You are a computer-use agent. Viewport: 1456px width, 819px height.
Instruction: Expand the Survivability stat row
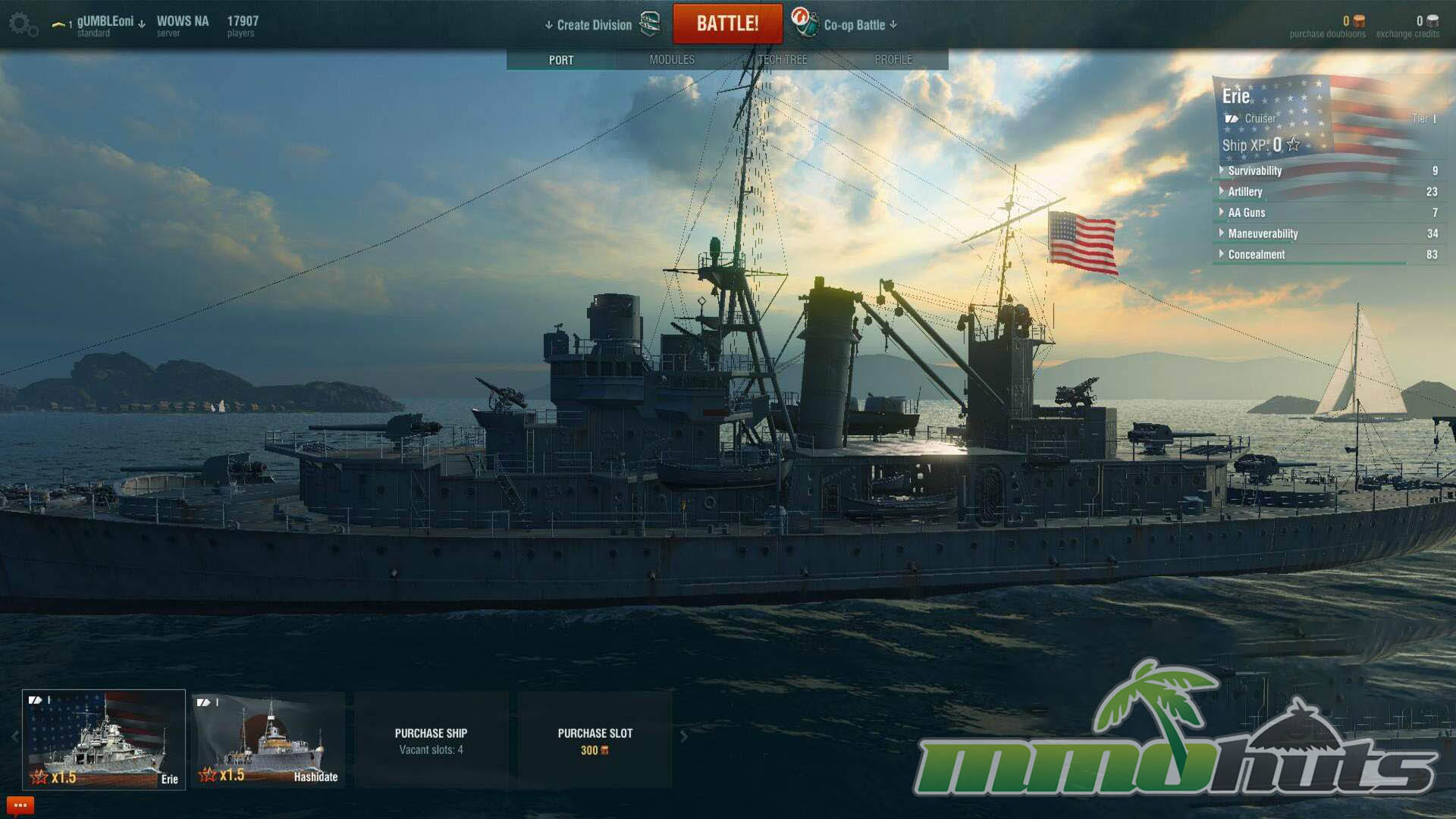tap(1254, 171)
